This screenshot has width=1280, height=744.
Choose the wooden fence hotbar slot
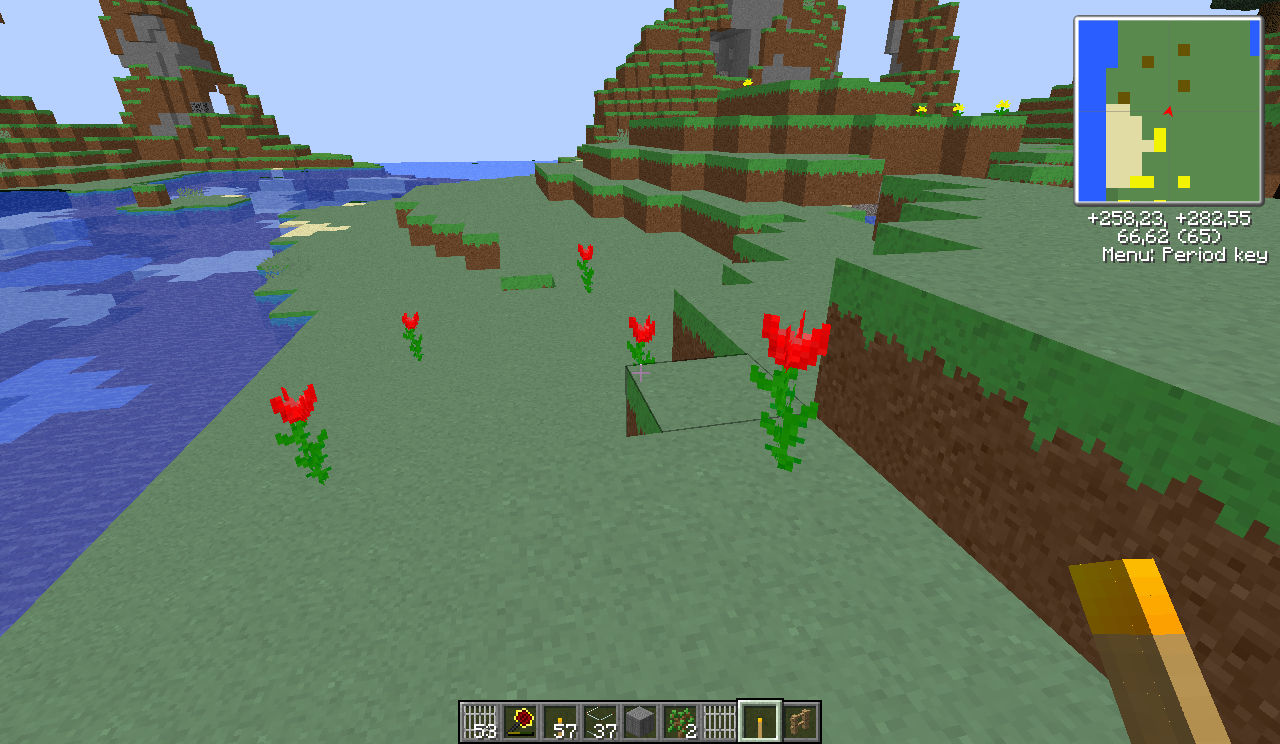tap(800, 721)
